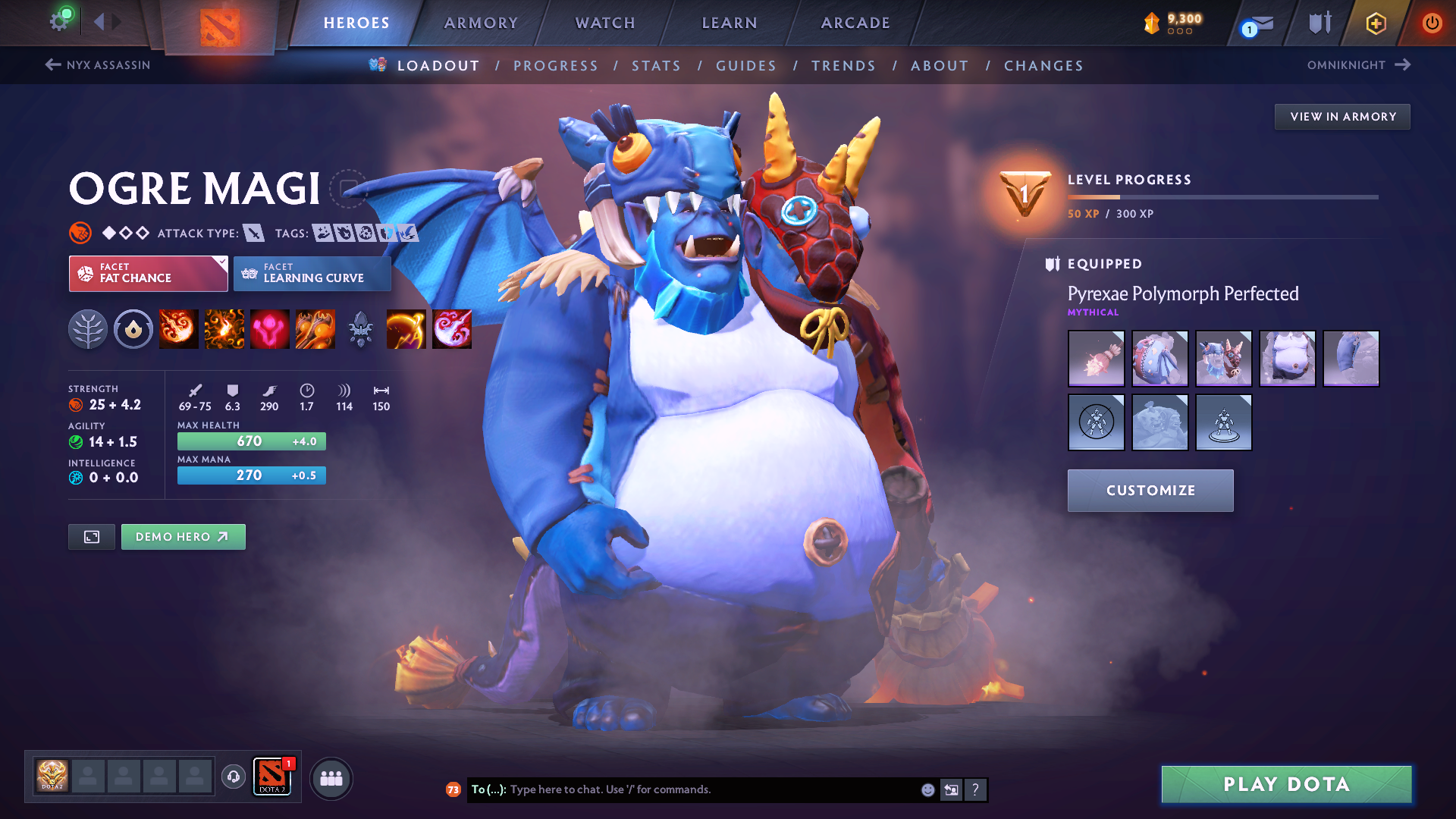Open the Customize loadout button
The image size is (1456, 819).
(1150, 491)
